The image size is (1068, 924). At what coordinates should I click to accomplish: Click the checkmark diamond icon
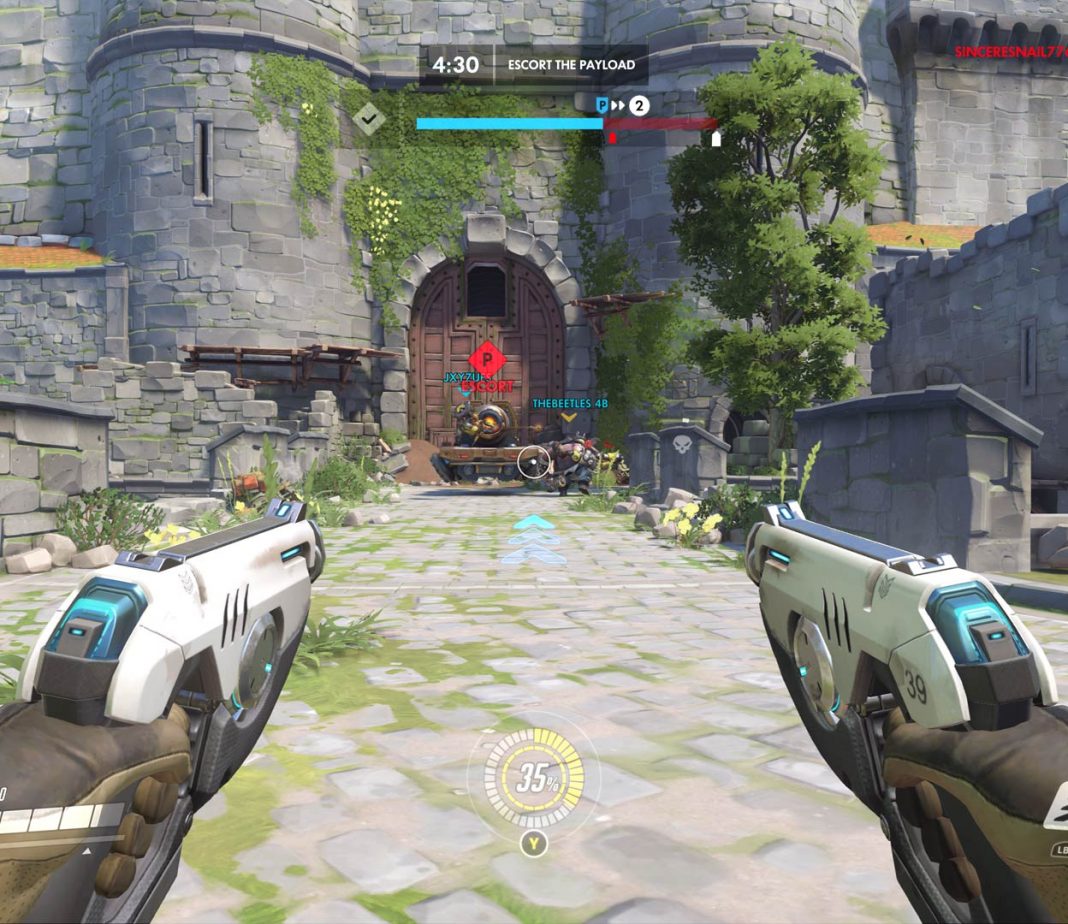click(x=369, y=119)
